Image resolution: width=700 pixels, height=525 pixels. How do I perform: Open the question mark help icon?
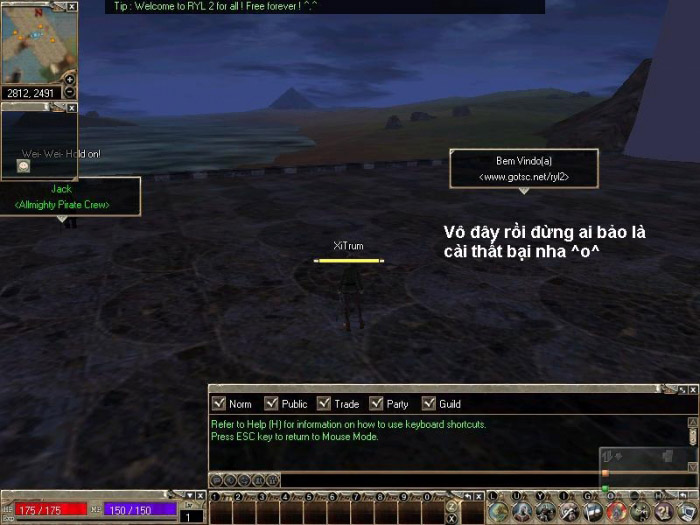(x=663, y=512)
